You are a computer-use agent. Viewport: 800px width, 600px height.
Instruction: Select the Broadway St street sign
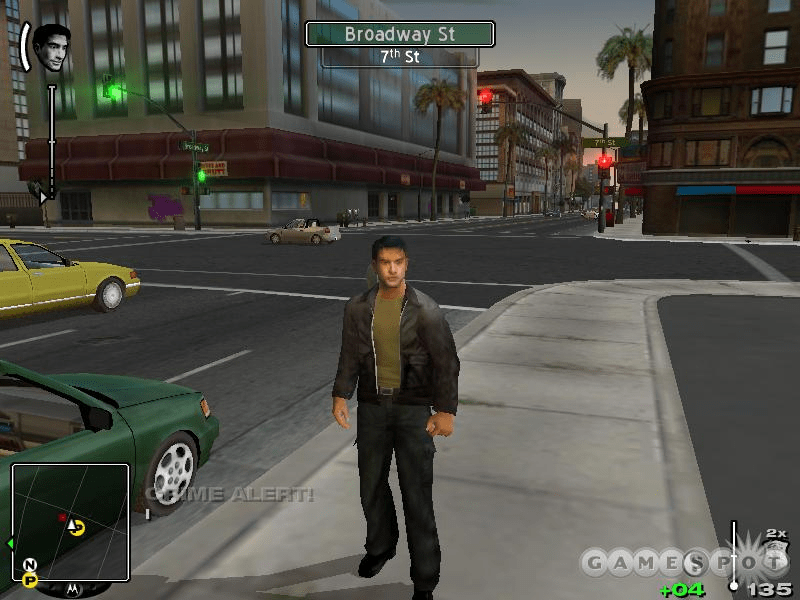coord(399,34)
